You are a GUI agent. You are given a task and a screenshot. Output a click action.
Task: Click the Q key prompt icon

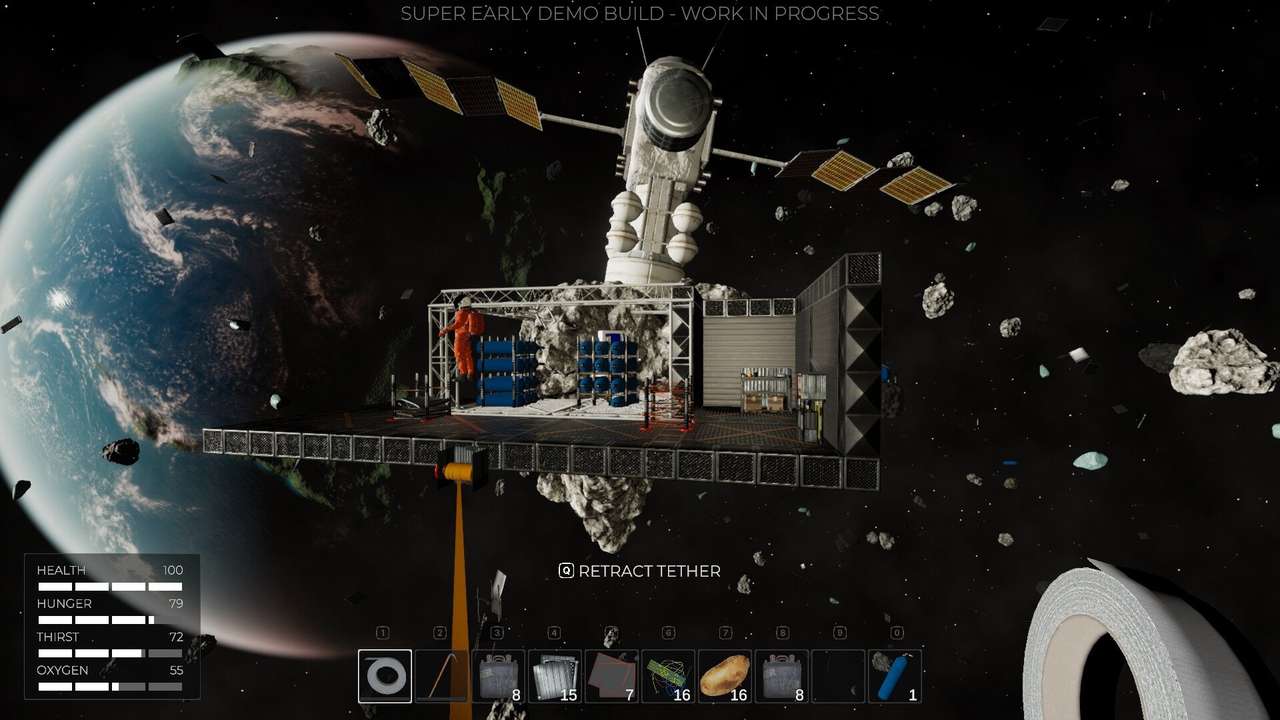point(566,571)
